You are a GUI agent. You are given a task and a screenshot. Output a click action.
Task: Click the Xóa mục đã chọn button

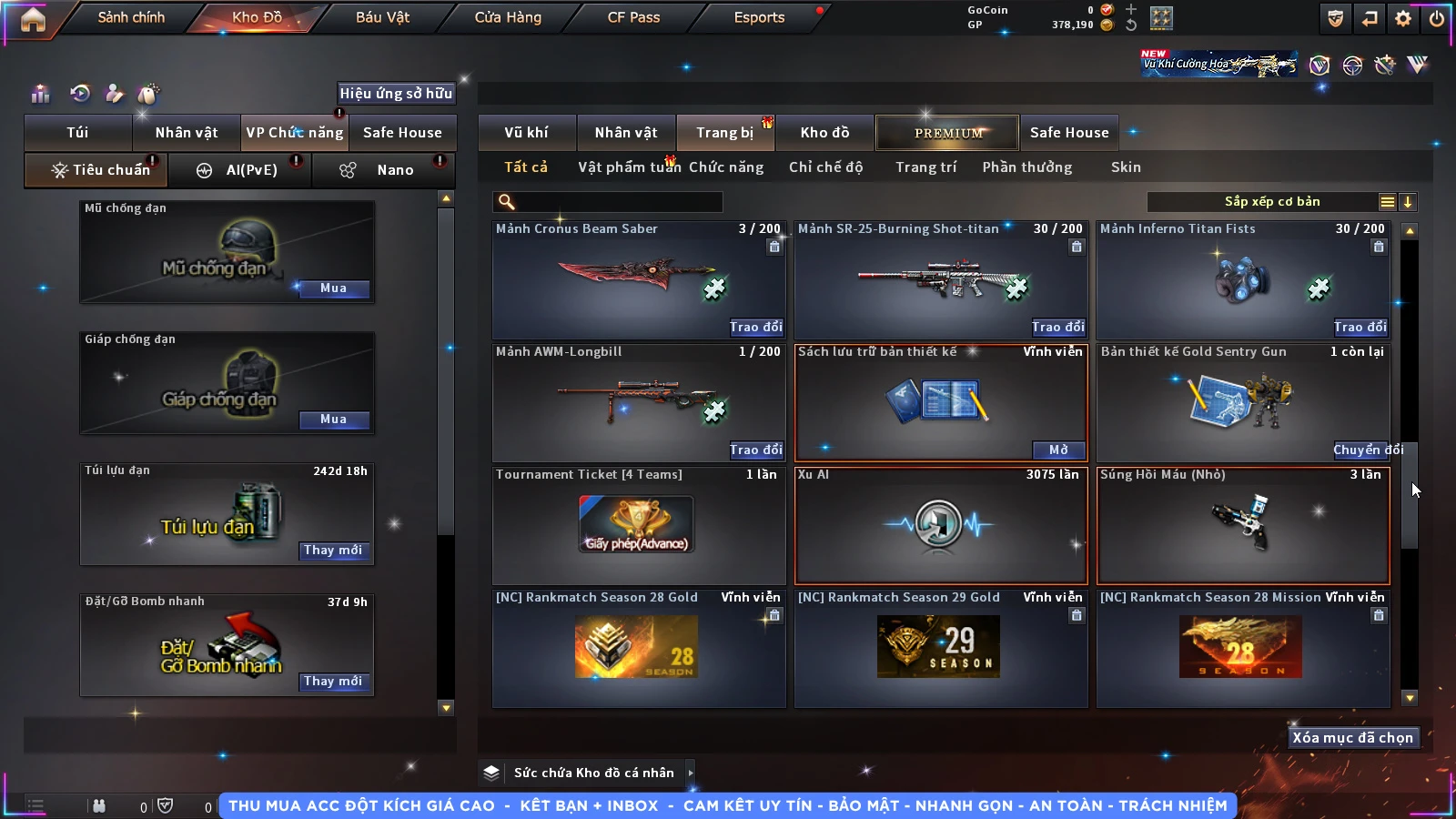pos(1352,738)
